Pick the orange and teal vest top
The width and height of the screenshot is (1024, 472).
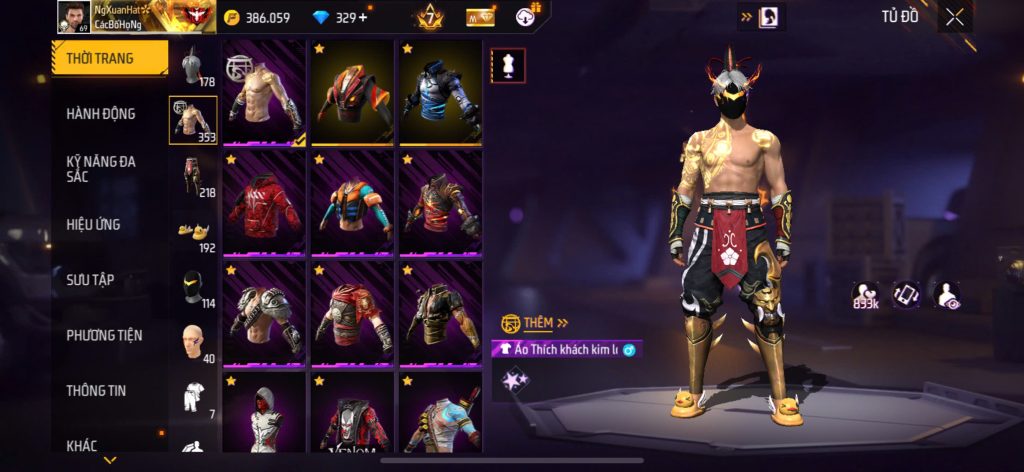coord(351,204)
